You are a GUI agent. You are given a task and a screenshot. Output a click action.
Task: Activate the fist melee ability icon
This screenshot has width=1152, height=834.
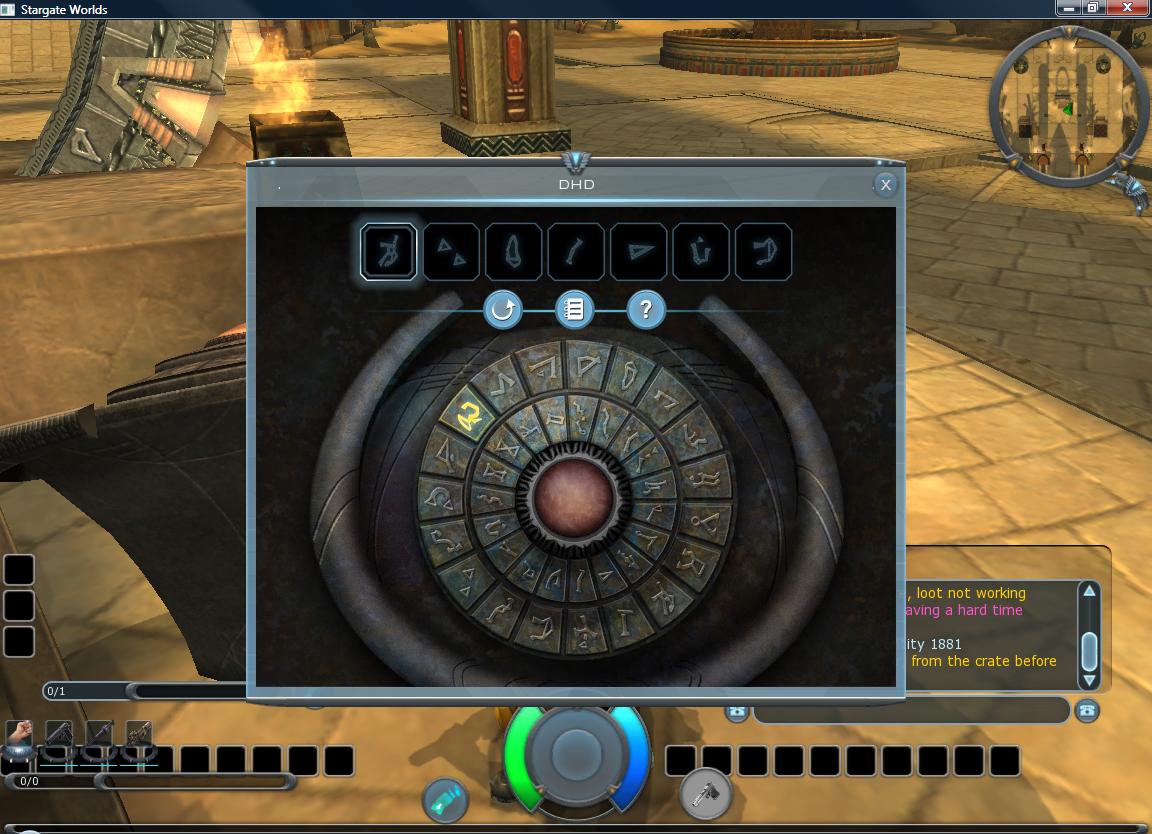pyautogui.click(x=20, y=735)
